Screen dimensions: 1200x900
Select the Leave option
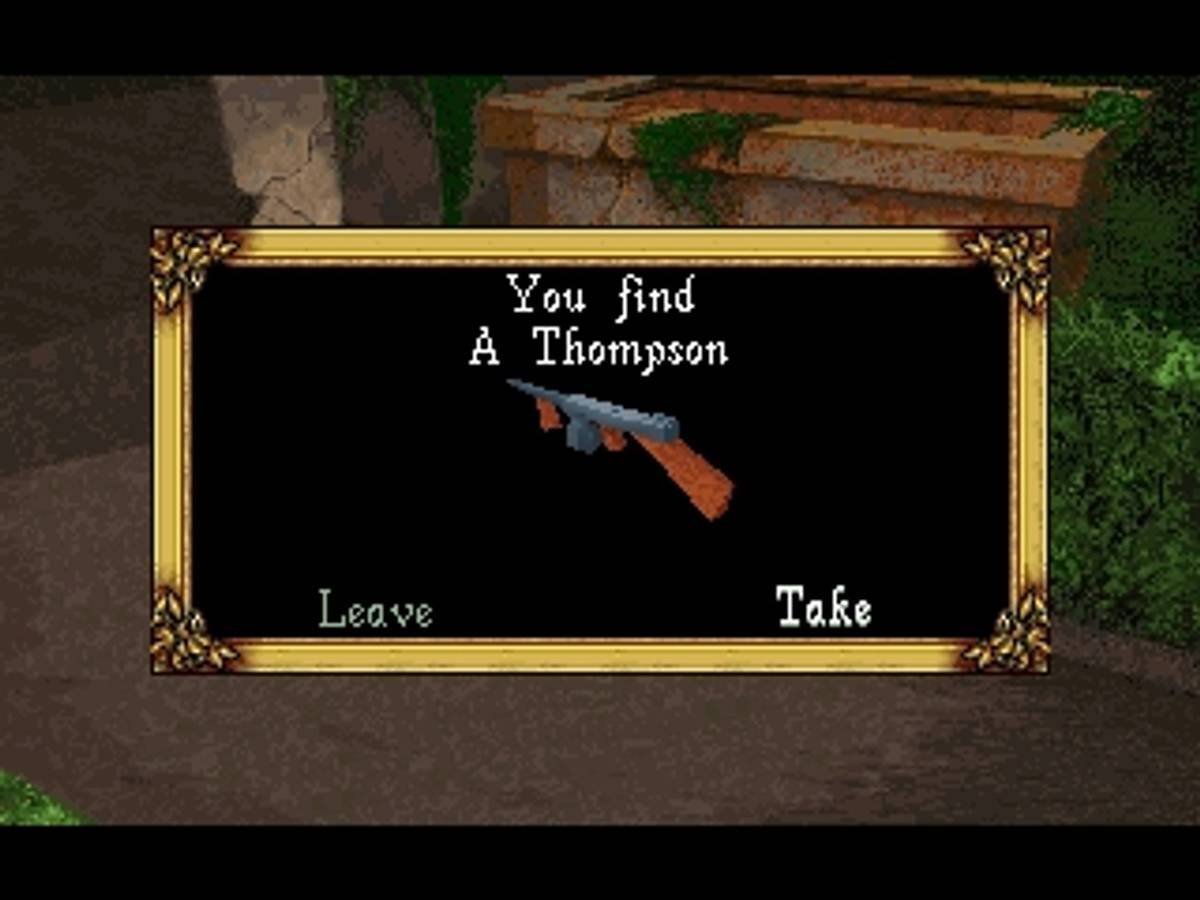[375, 609]
